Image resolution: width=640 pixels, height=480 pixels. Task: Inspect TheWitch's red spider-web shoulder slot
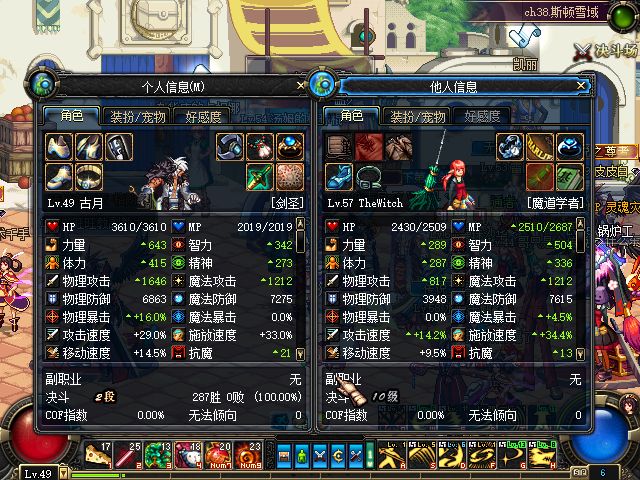(369, 147)
